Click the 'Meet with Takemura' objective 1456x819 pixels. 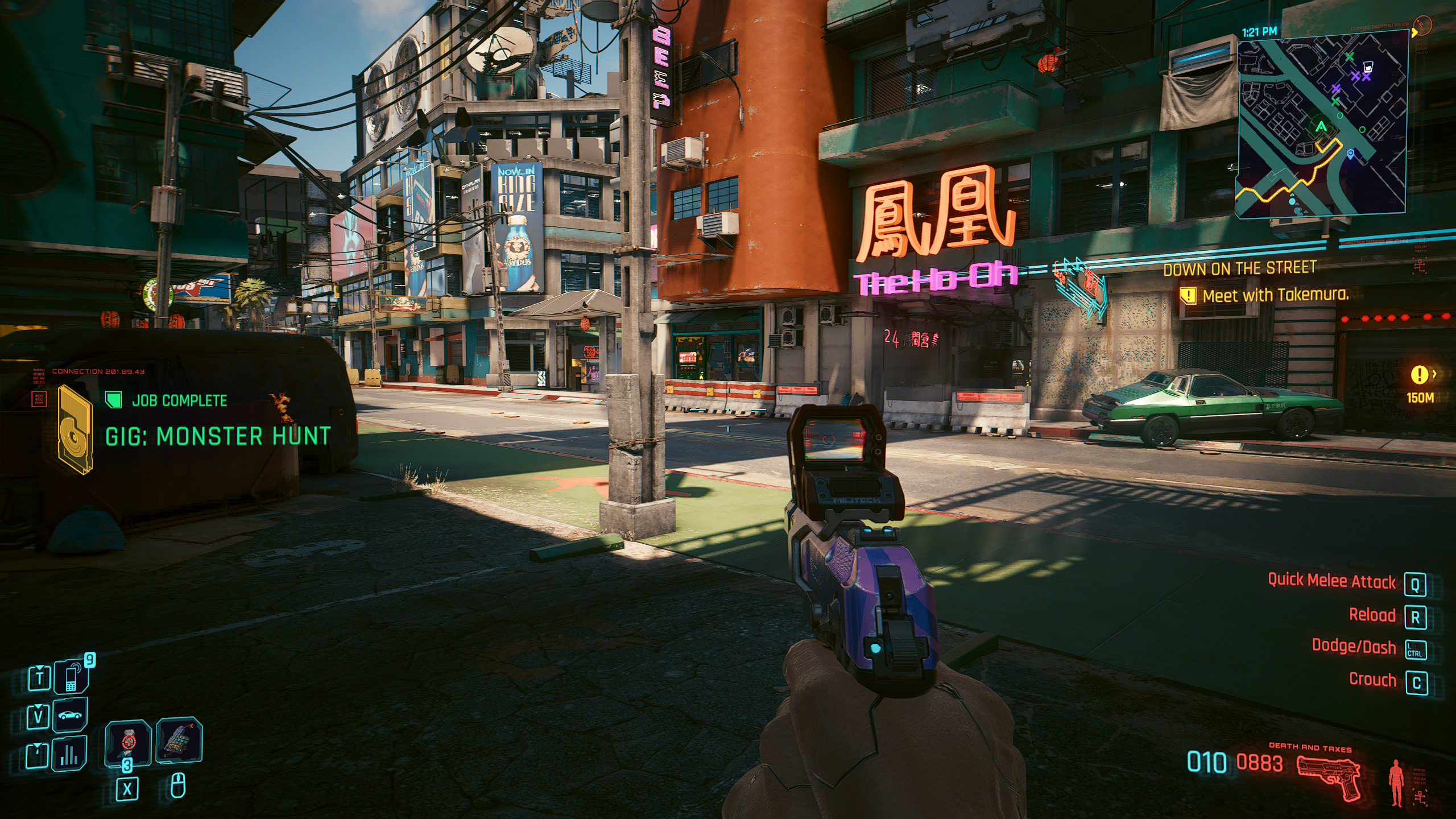click(1275, 295)
